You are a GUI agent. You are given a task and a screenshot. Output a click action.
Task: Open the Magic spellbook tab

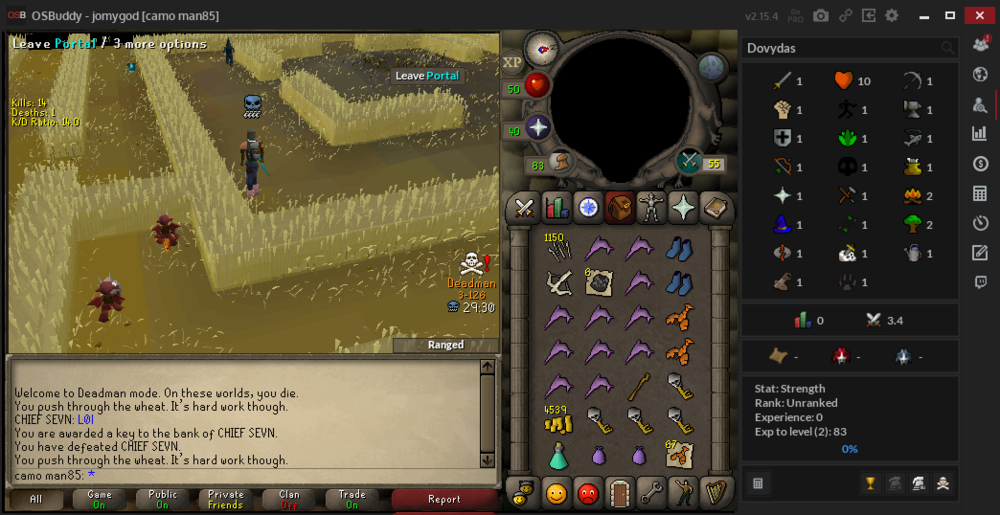tap(716, 207)
